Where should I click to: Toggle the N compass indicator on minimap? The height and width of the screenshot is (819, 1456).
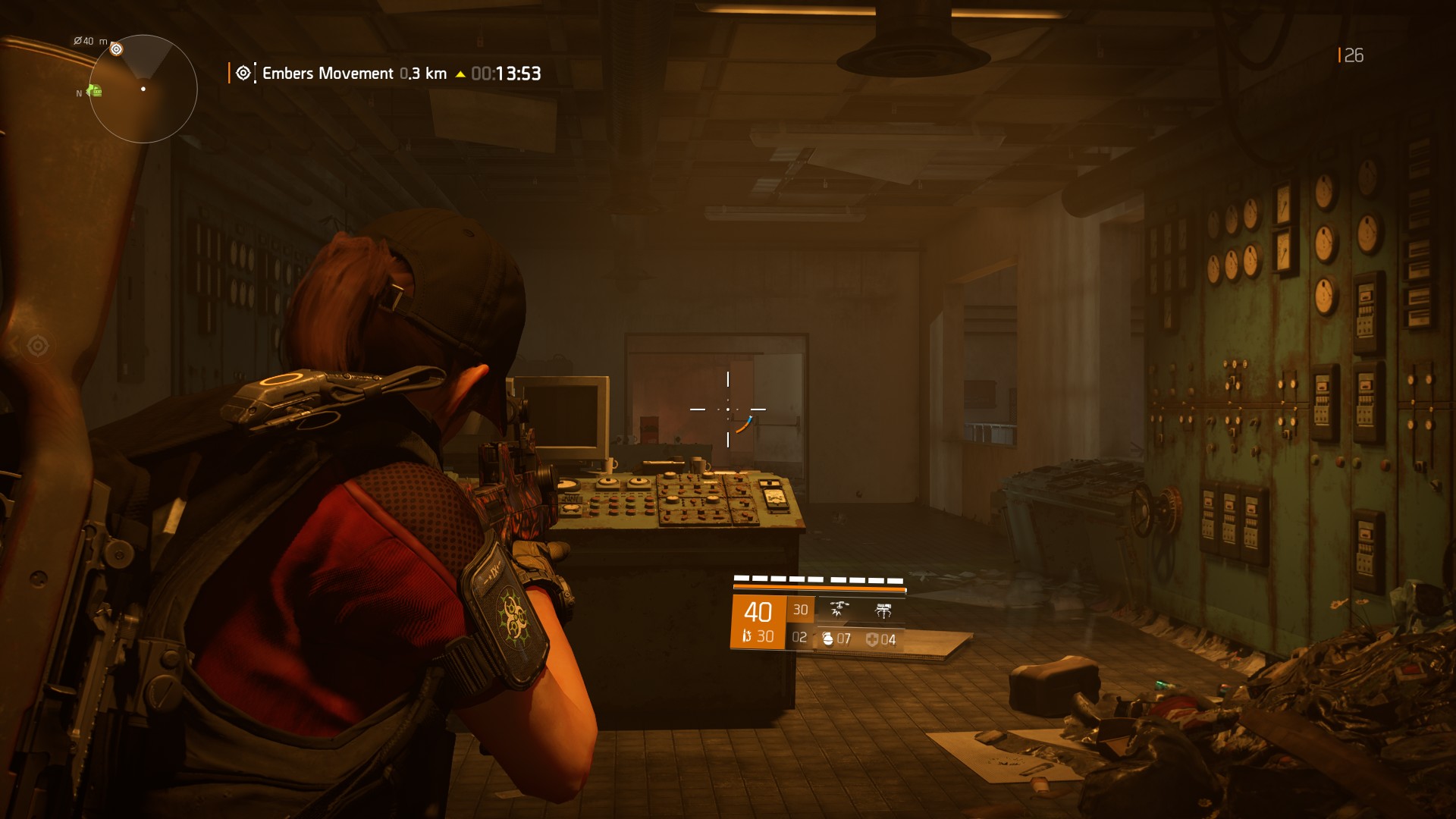(79, 93)
